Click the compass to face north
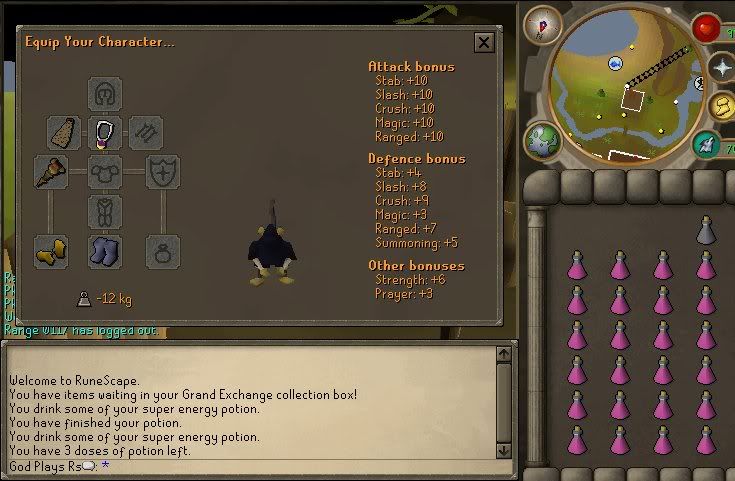 coord(543,24)
